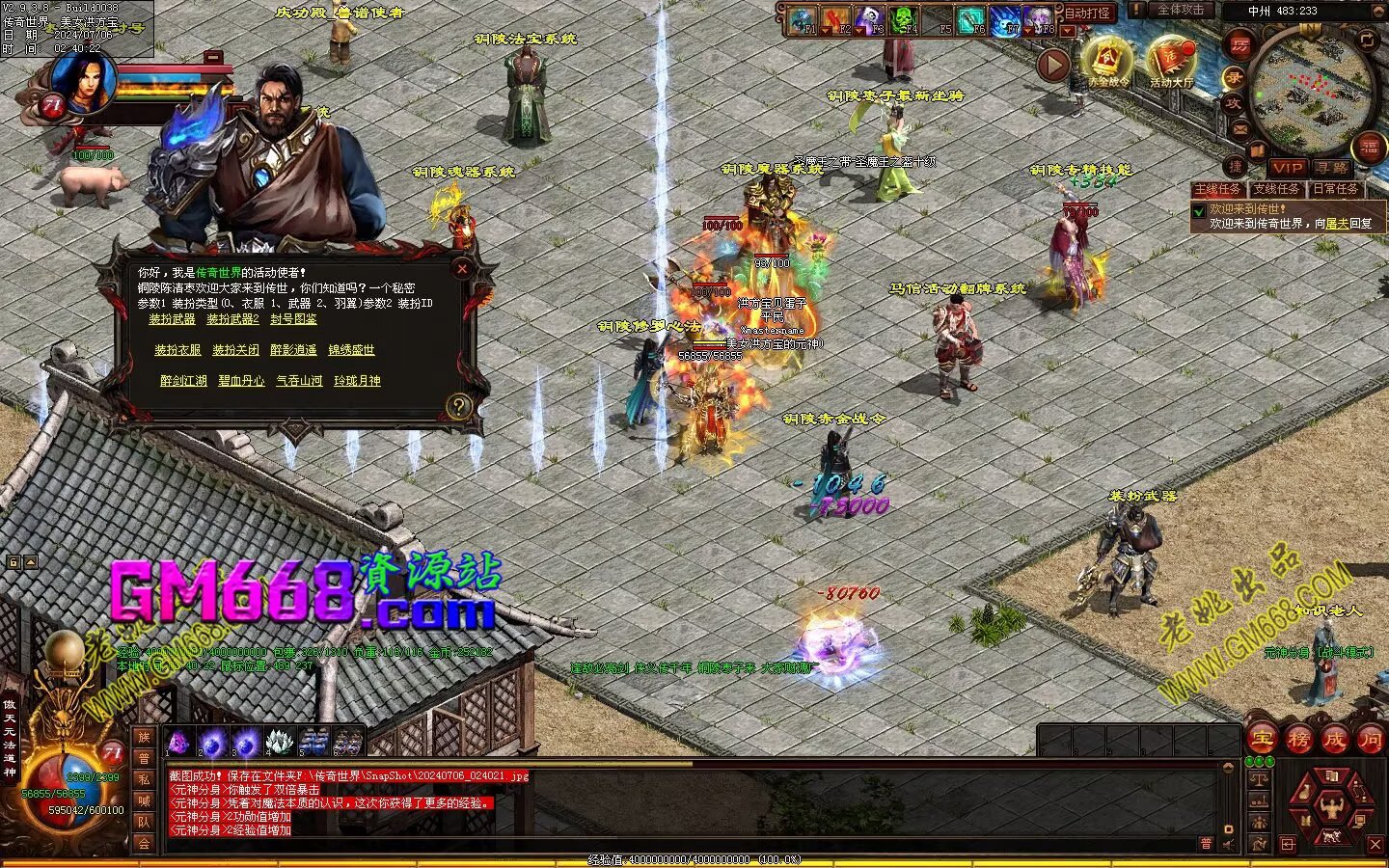Select the 装扮关闭 dialogue link

(x=235, y=350)
